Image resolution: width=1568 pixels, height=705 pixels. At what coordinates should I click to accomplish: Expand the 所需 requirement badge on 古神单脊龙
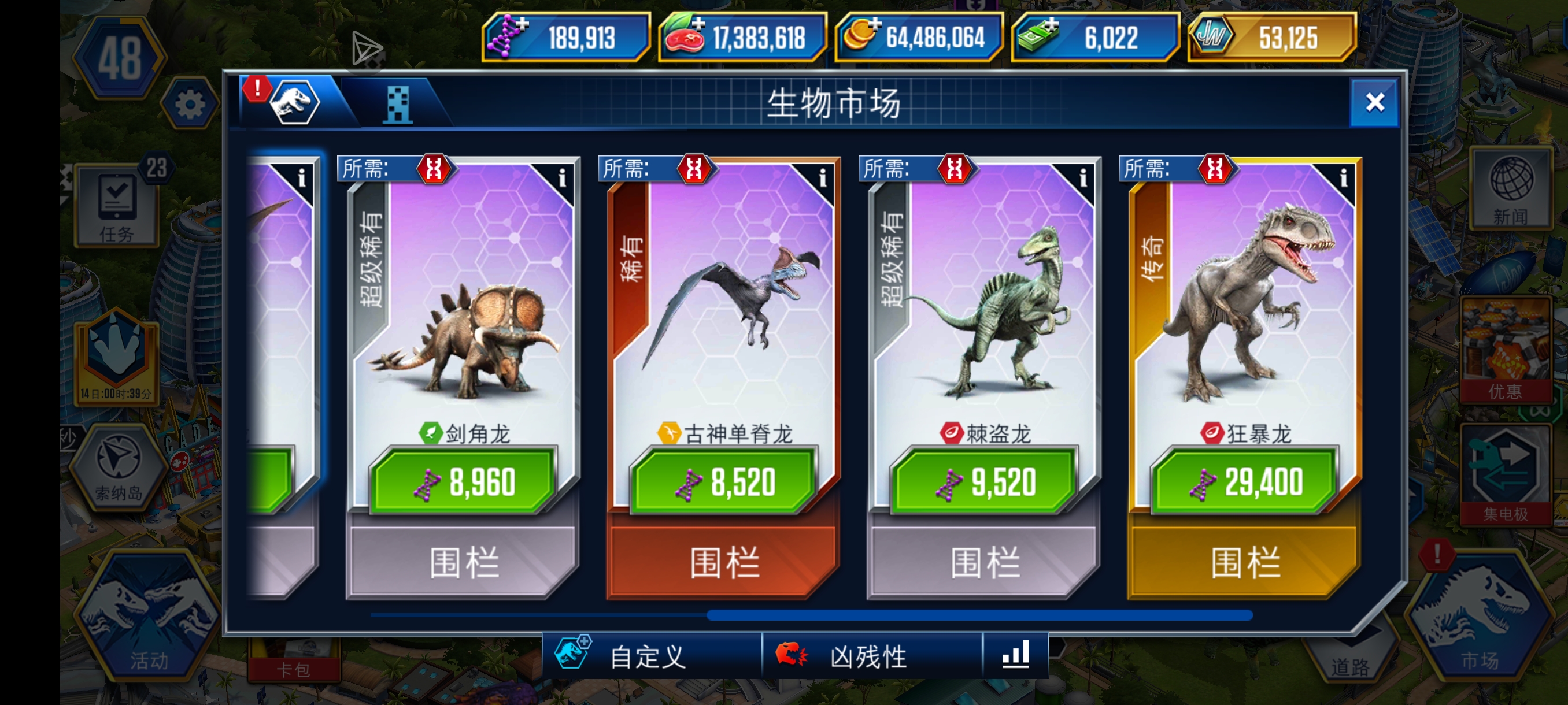[x=694, y=169]
